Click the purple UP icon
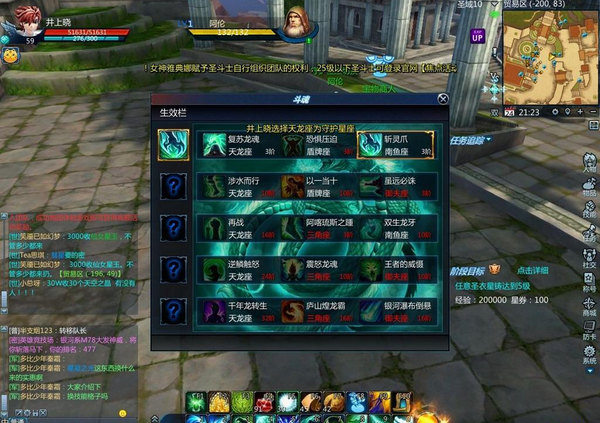Image resolution: width=600 pixels, height=423 pixels. tap(477, 35)
